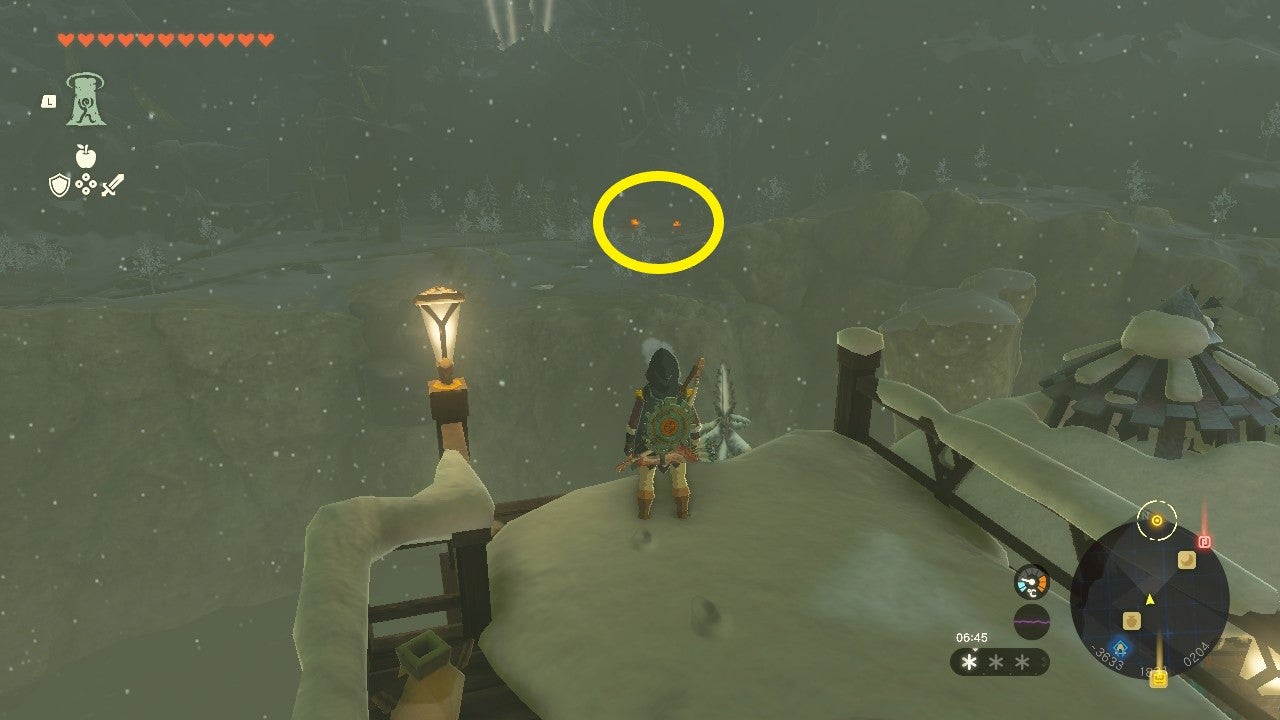Click the materials icon between shield and sword
The width and height of the screenshot is (1280, 720).
(x=85, y=184)
